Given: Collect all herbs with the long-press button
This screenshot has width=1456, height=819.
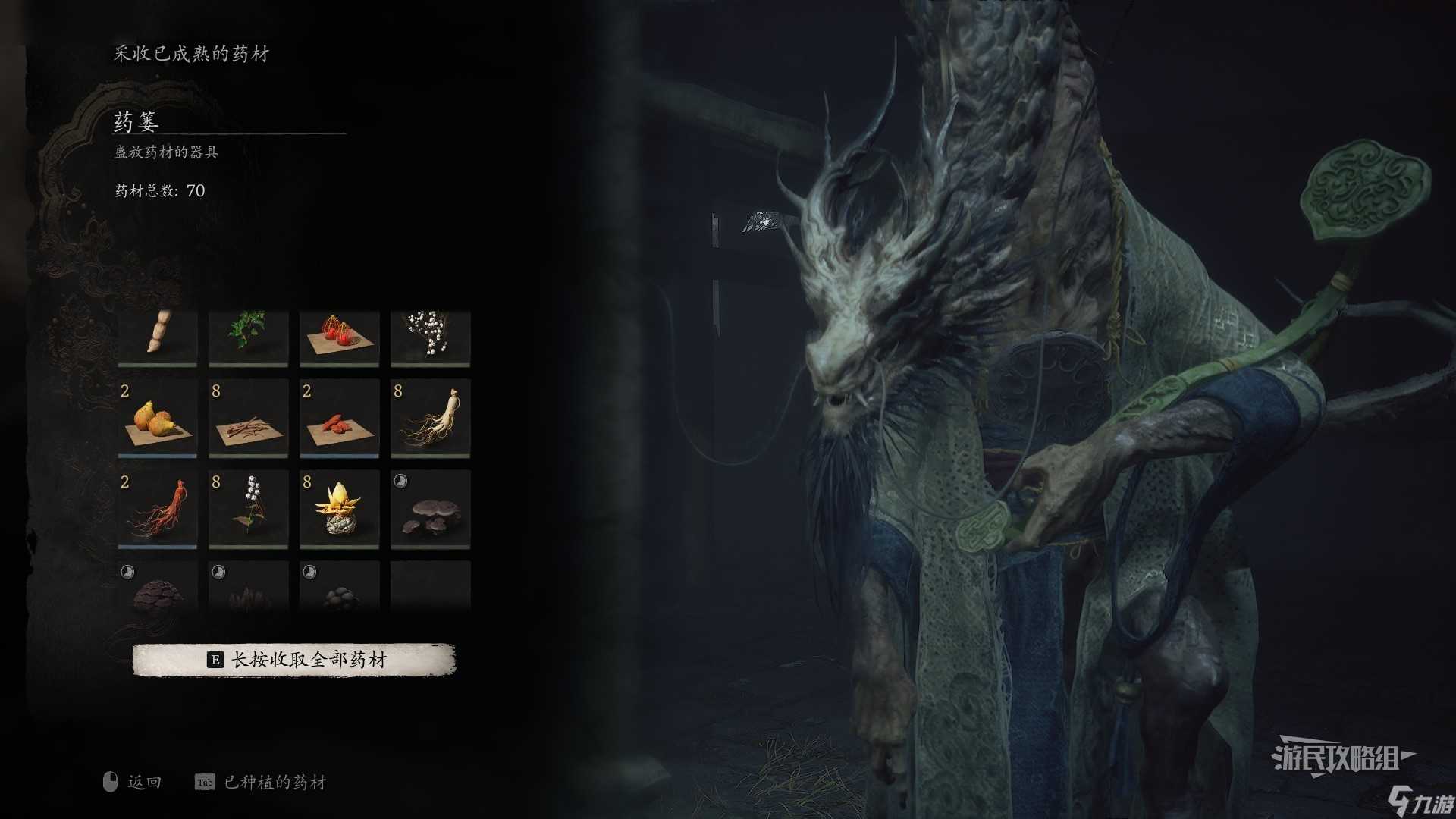Looking at the screenshot, I should (x=294, y=660).
